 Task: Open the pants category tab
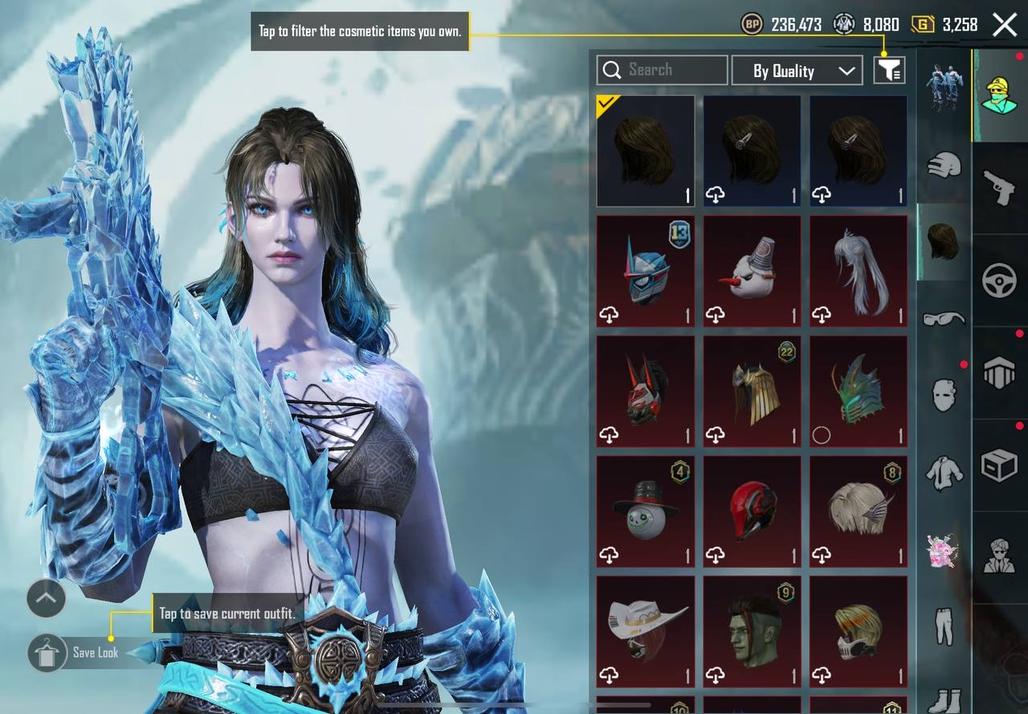click(943, 625)
